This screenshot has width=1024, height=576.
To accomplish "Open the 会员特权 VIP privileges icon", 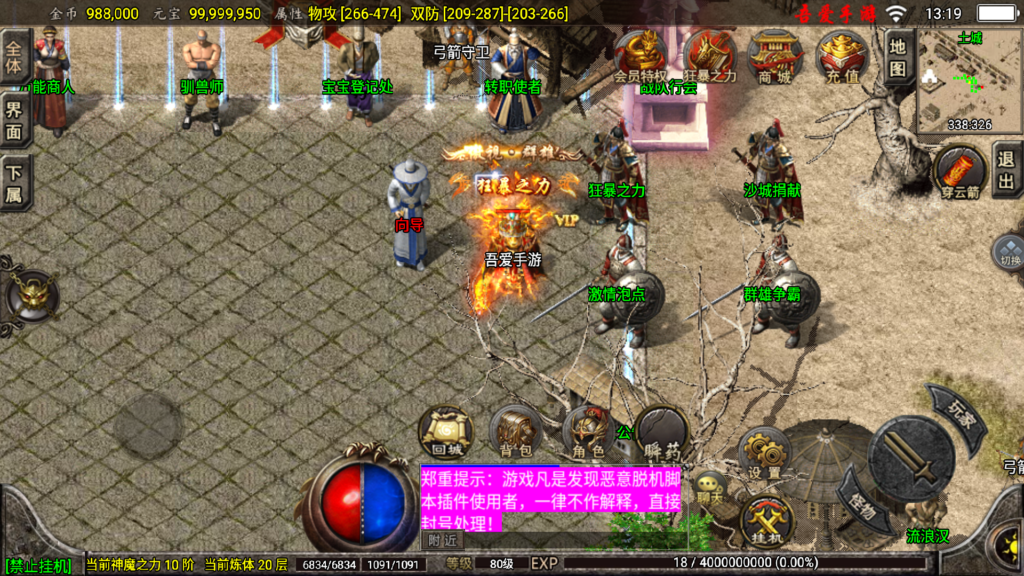I will (640, 56).
